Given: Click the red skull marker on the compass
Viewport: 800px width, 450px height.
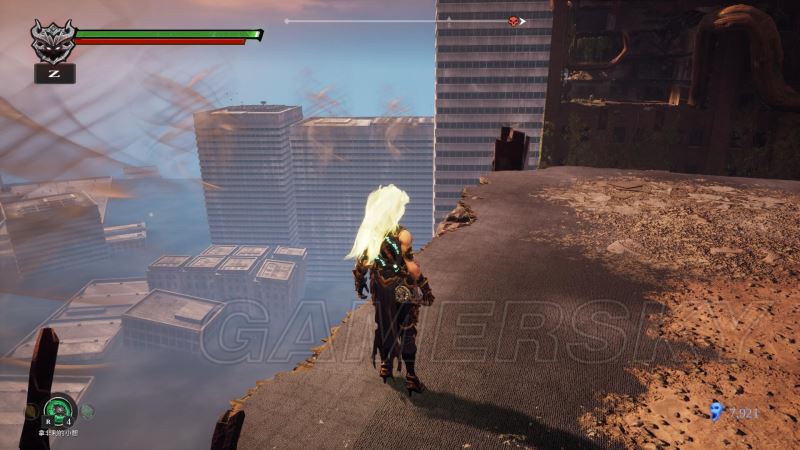Looking at the screenshot, I should pos(514,21).
